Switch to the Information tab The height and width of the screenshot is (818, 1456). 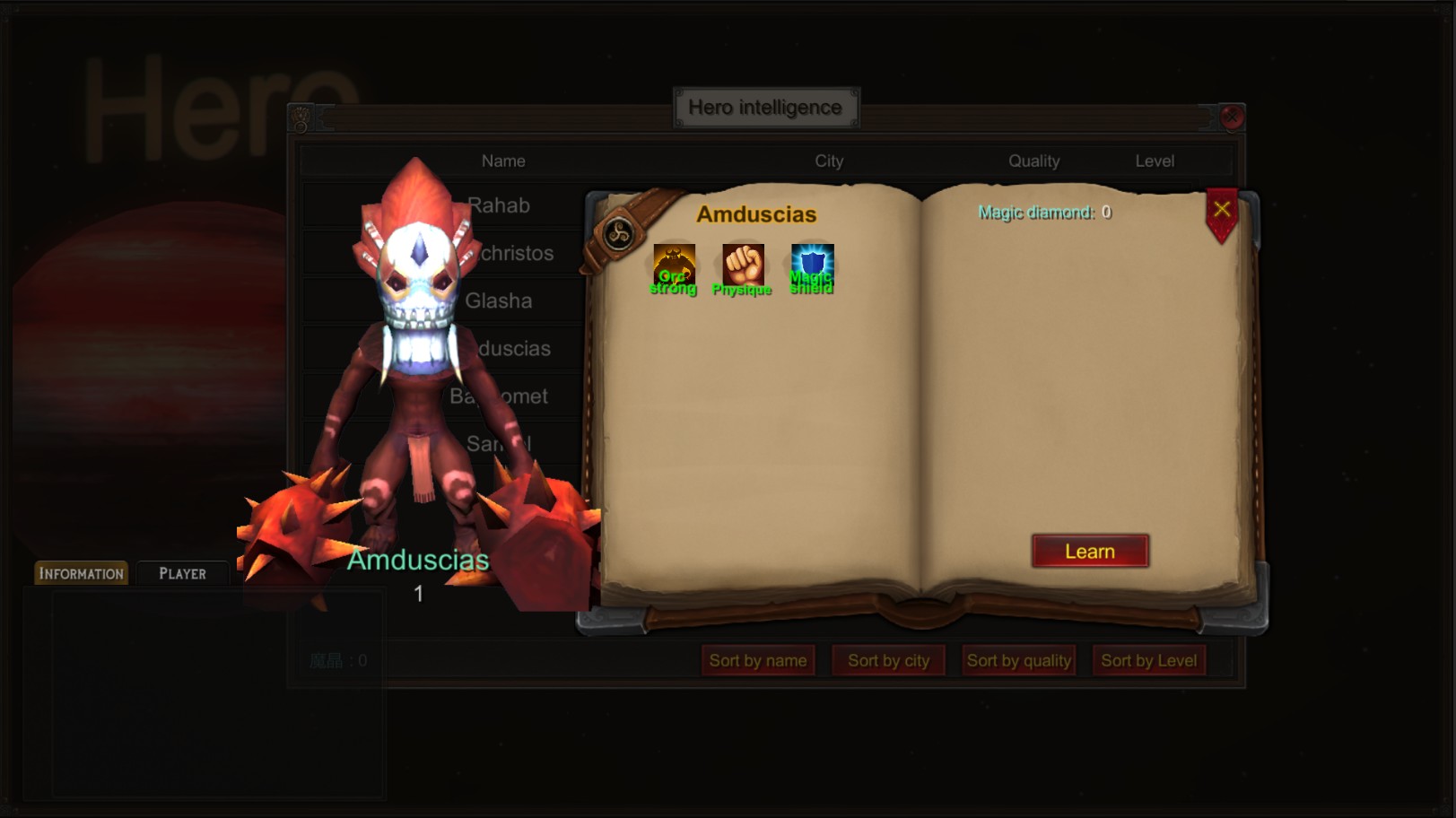80,572
